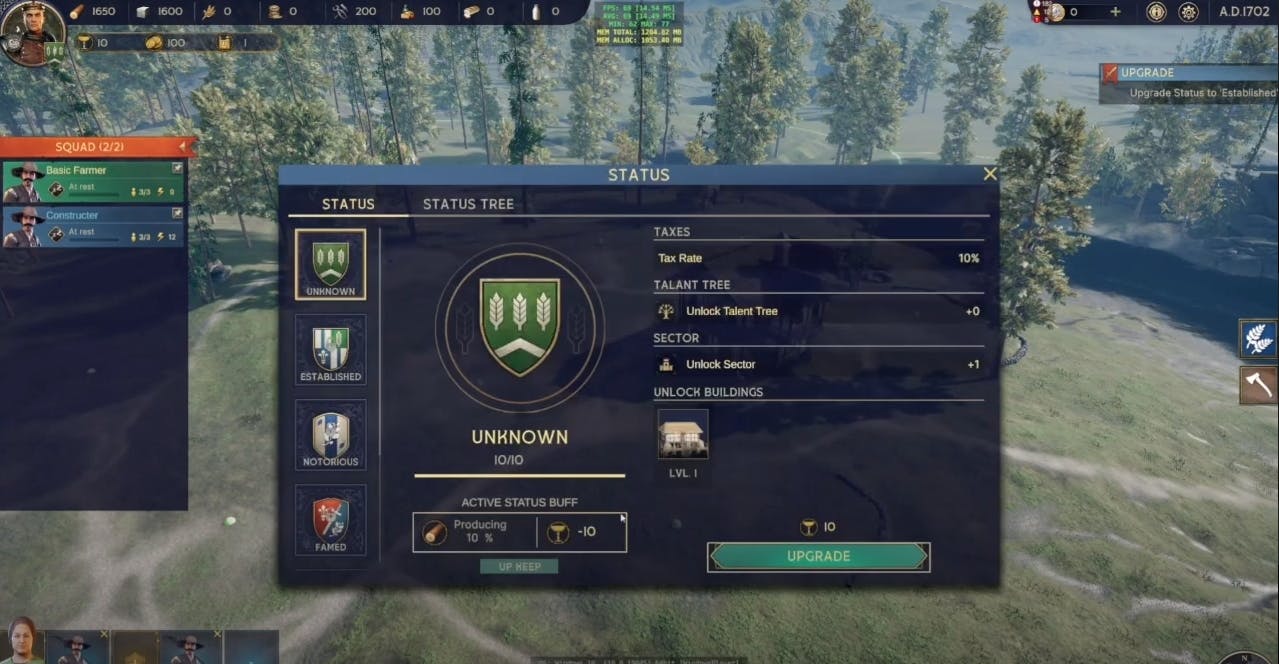The width and height of the screenshot is (1279, 664).
Task: Choose the Notorious status shield
Action: click(330, 435)
